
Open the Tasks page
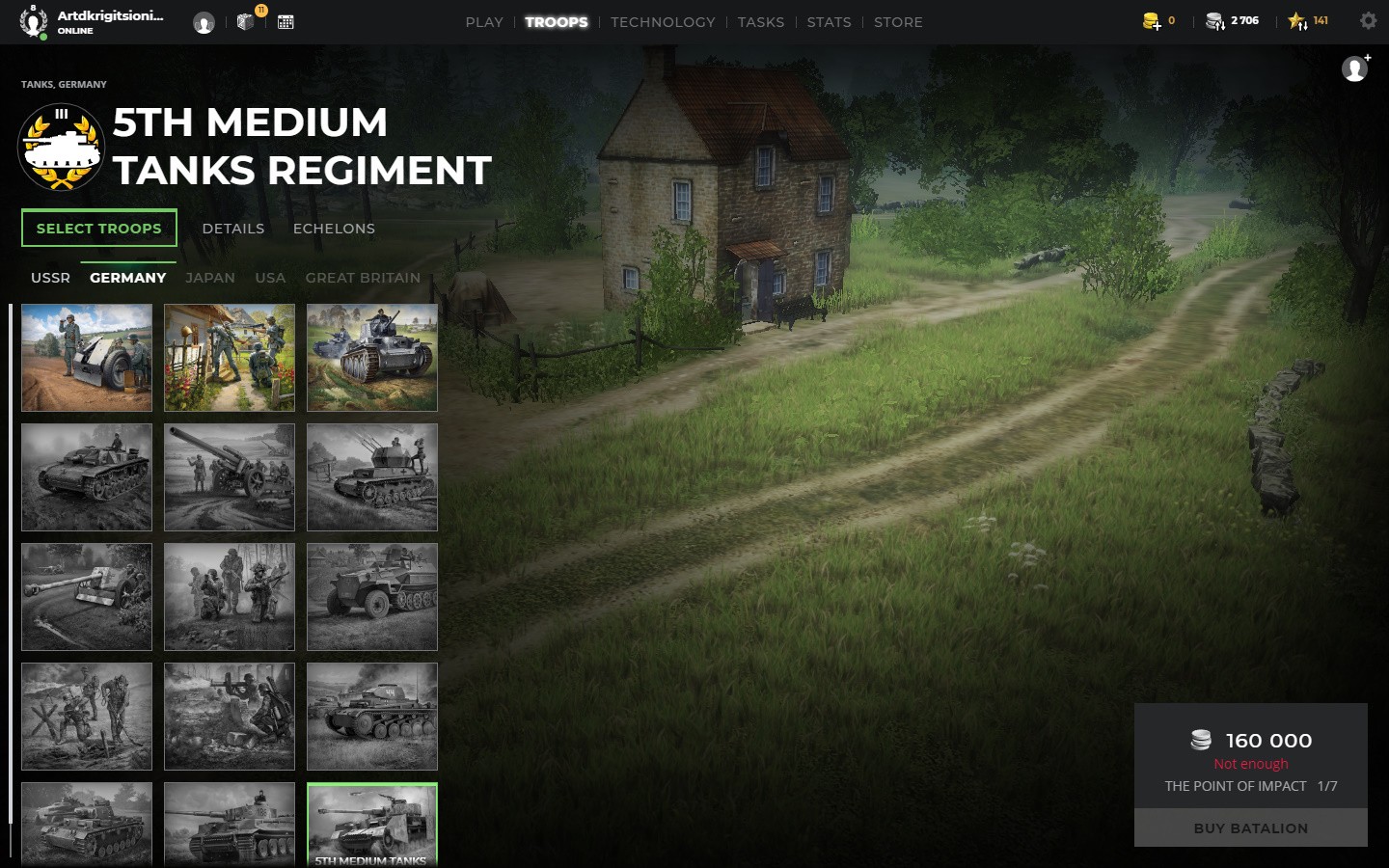pyautogui.click(x=760, y=22)
